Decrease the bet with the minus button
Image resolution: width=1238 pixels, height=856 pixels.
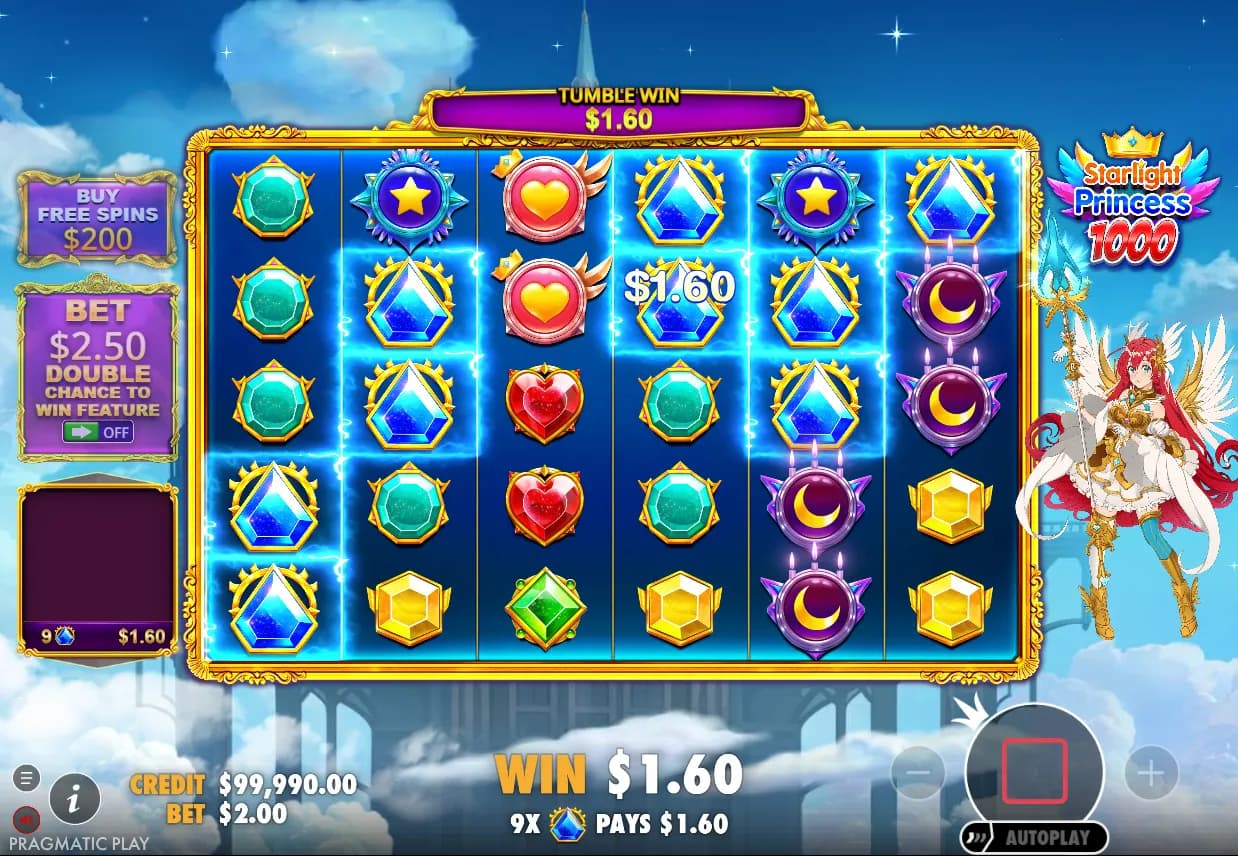917,773
